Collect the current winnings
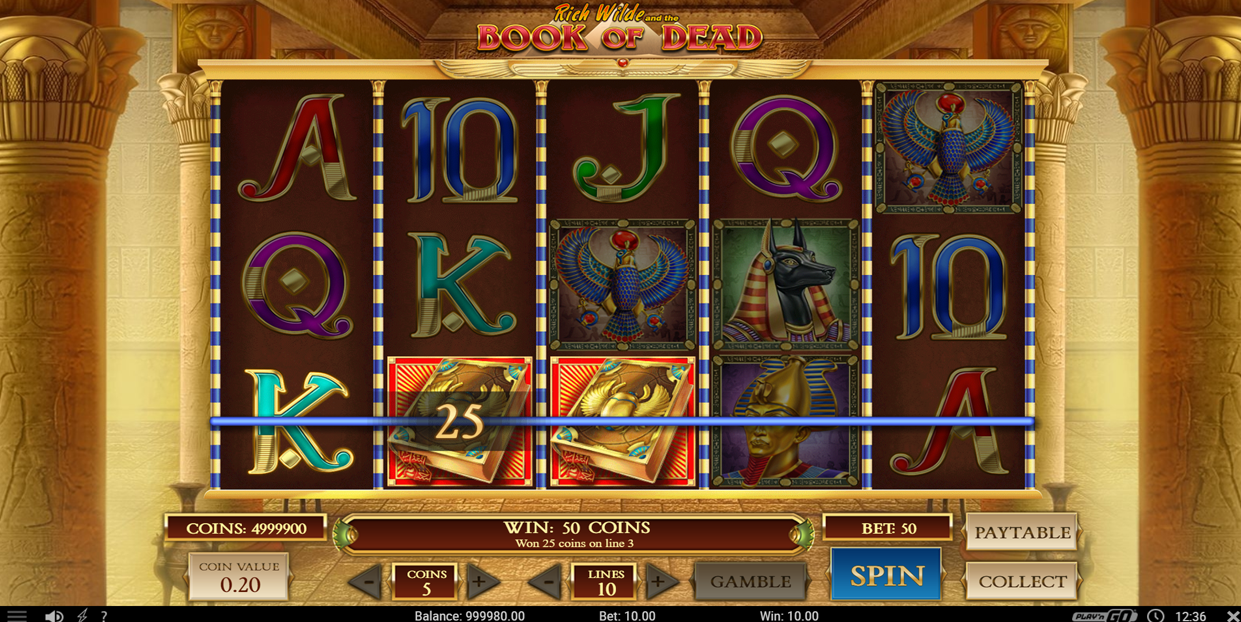Screen dimensions: 1241x622 (x=1021, y=581)
